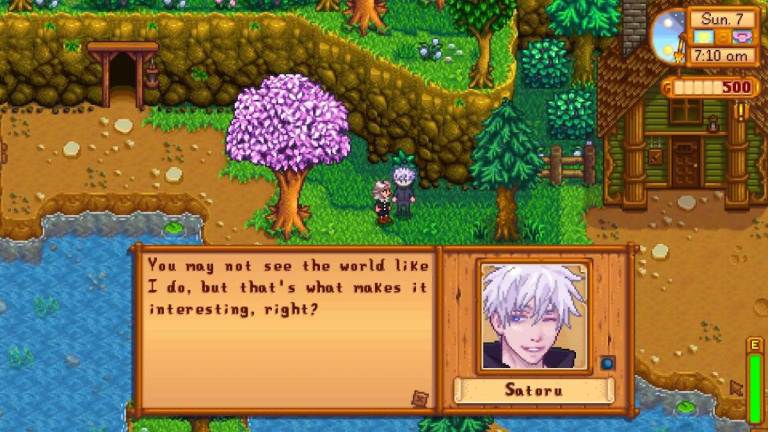Click Satoru's character portrait
This screenshot has width=768, height=432.
click(x=534, y=316)
